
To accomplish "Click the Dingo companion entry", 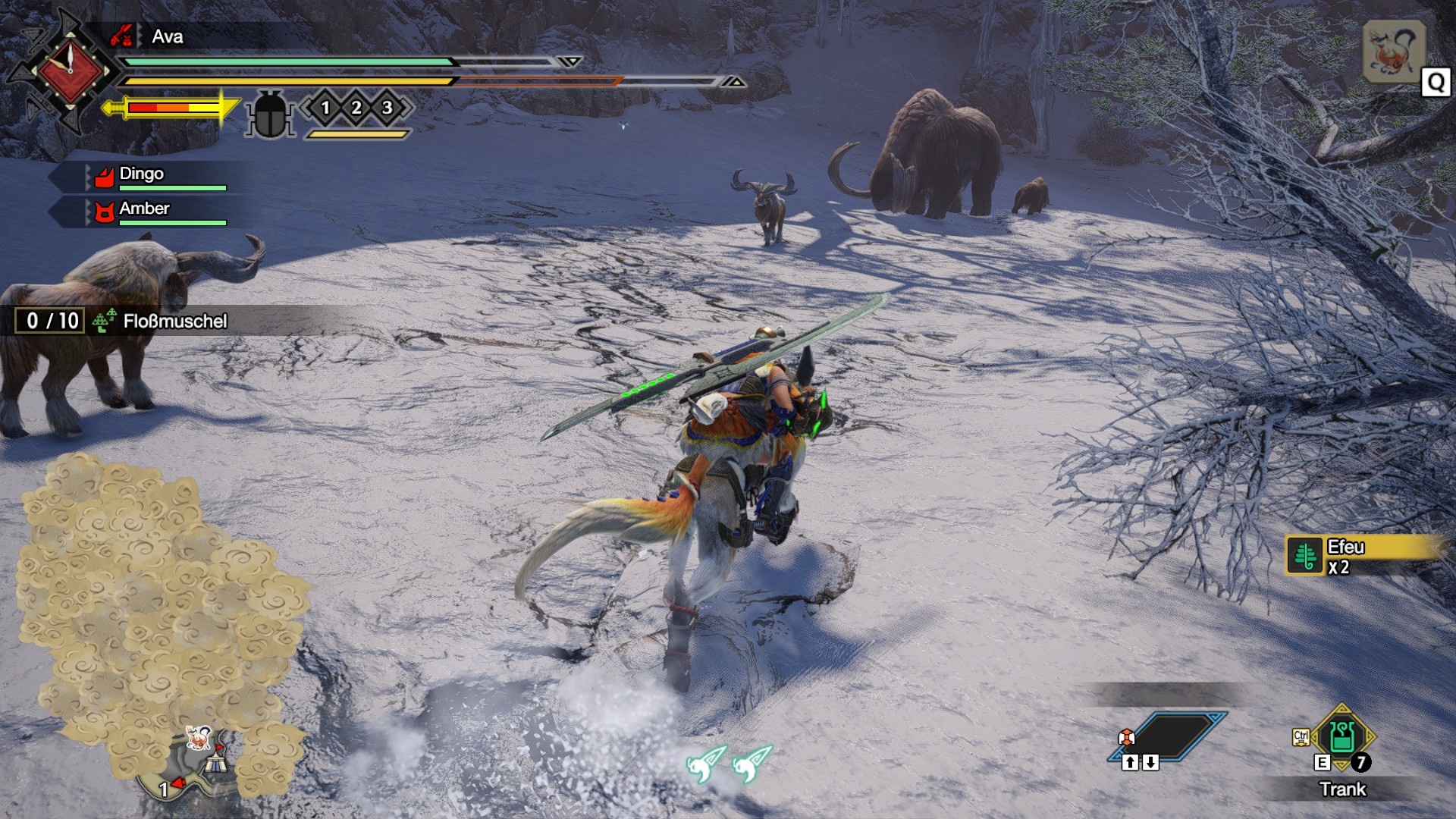I will [x=142, y=174].
